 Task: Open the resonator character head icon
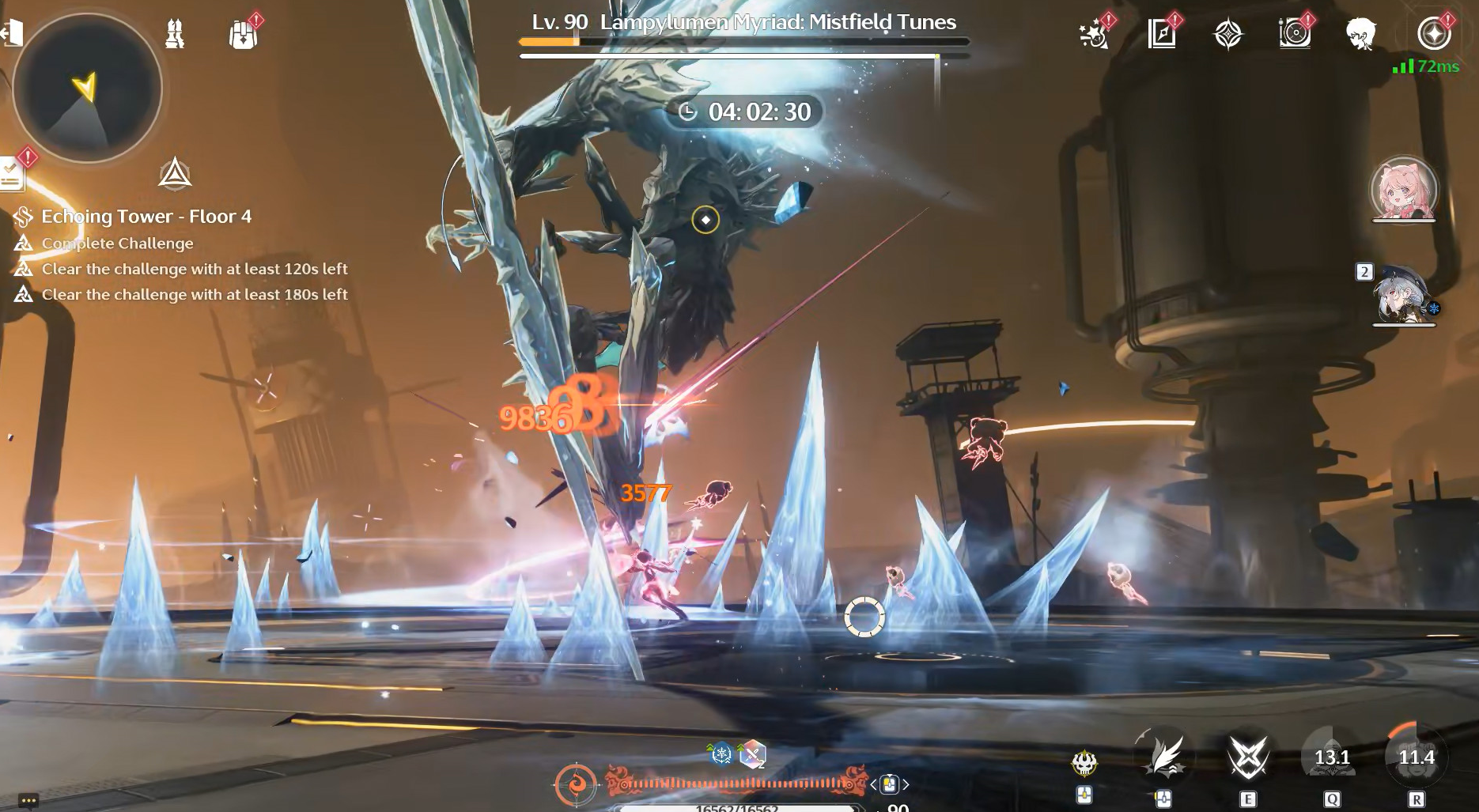tap(1361, 35)
